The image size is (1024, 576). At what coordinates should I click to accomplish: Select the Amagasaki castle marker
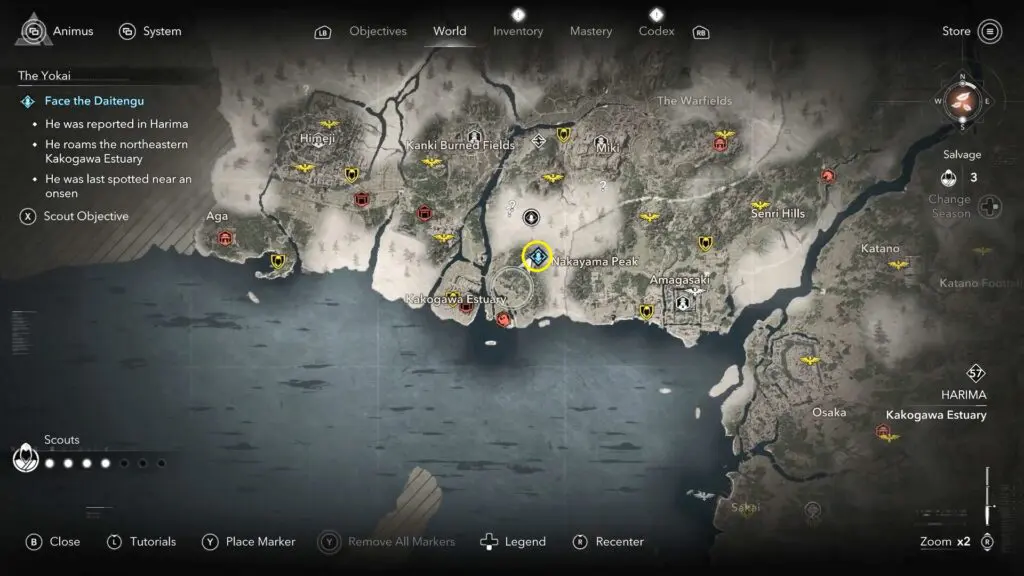pyautogui.click(x=683, y=301)
